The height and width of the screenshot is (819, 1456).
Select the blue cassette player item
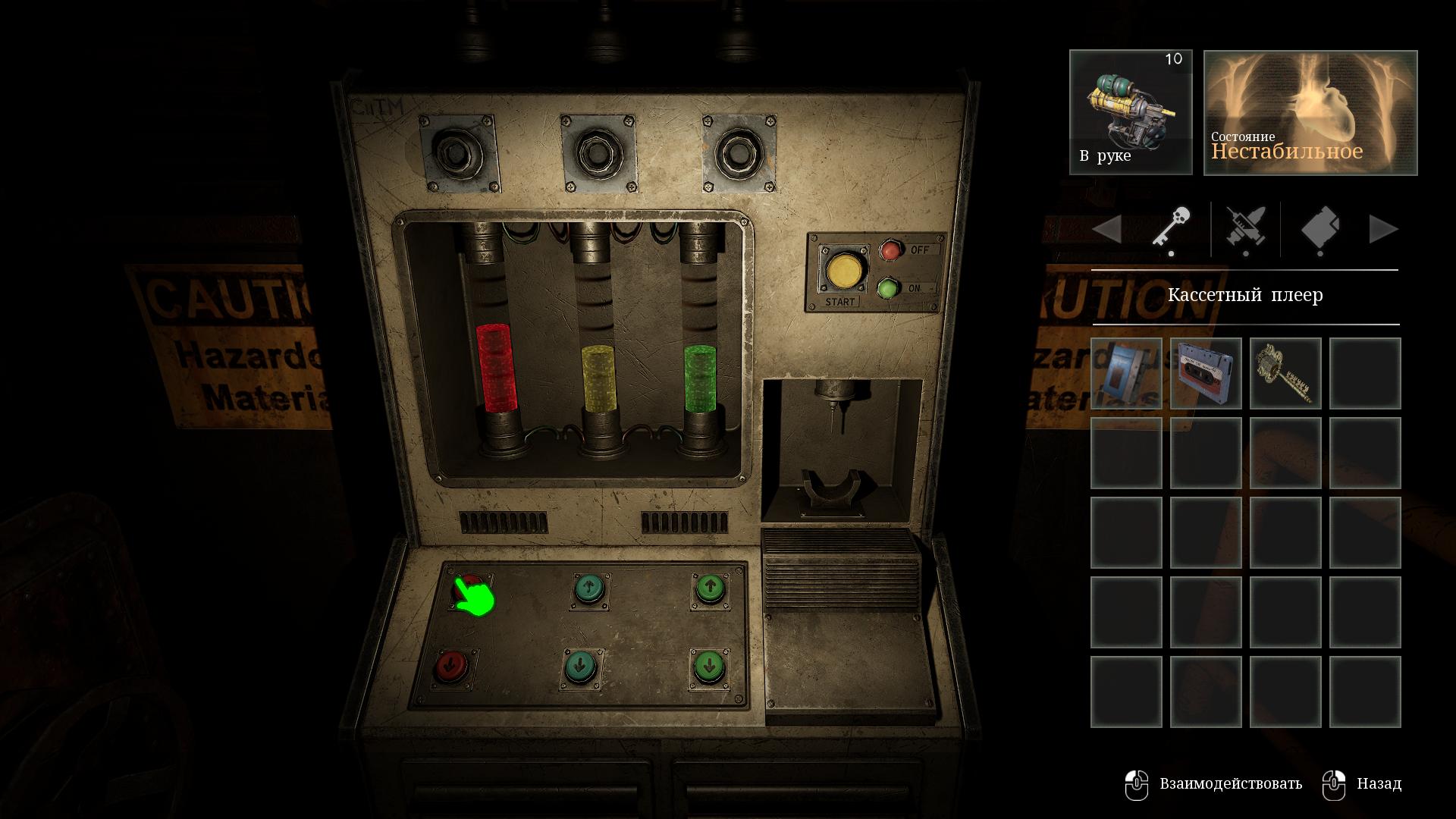[1126, 374]
